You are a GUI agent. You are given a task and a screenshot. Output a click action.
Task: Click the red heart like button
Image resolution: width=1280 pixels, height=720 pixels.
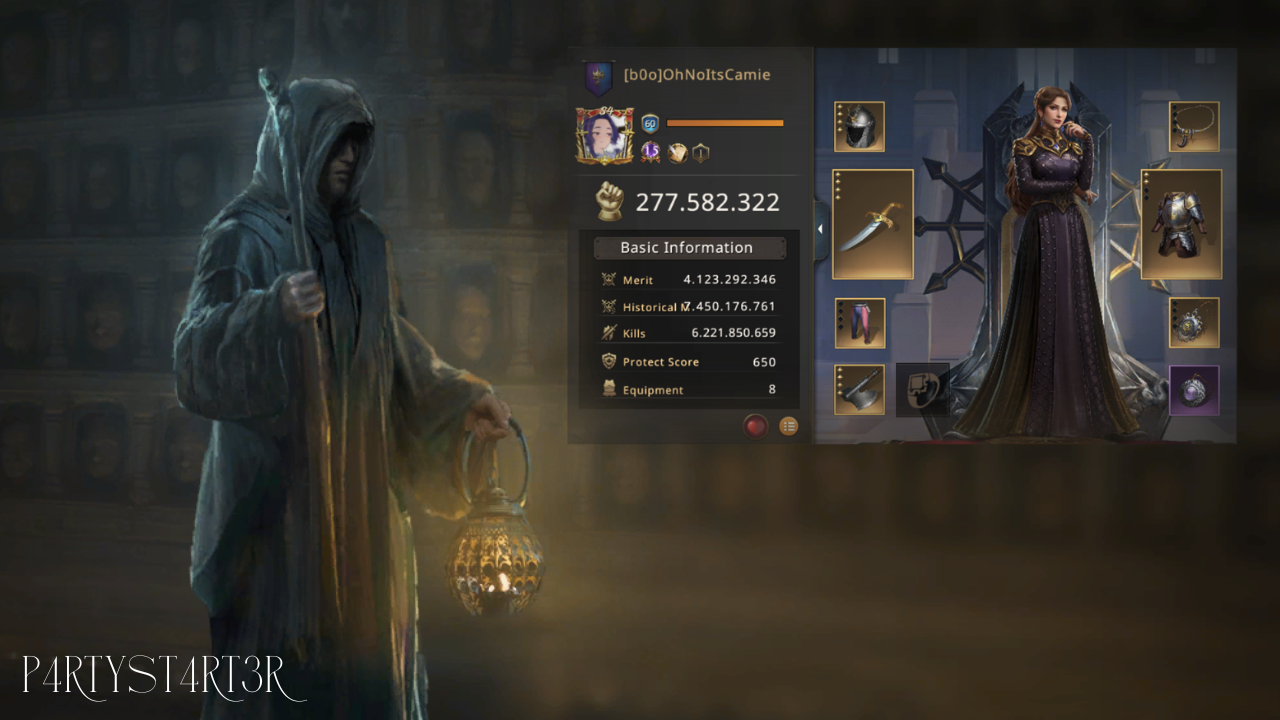(x=755, y=426)
